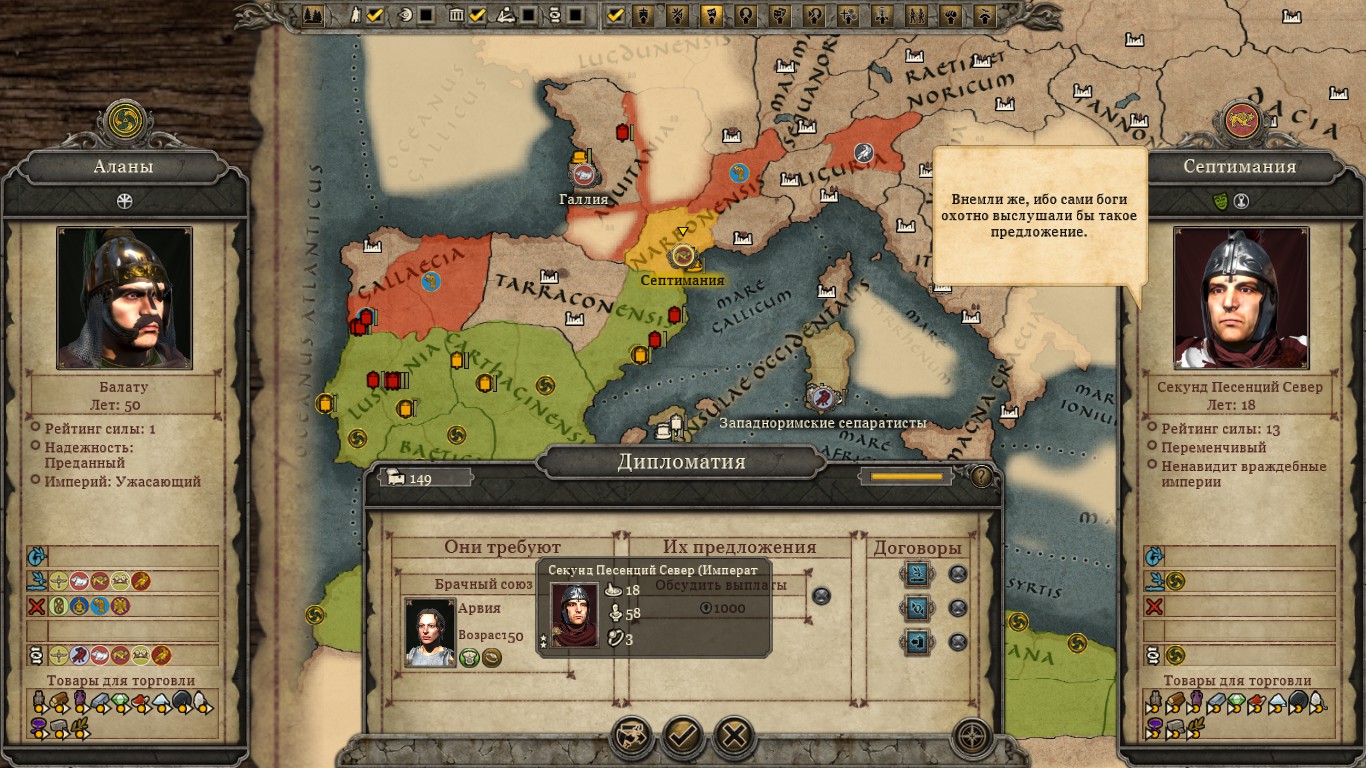This screenshot has height=768, width=1366.
Task: Accept the diplomatic proposal with checkmark button
Action: (x=682, y=737)
